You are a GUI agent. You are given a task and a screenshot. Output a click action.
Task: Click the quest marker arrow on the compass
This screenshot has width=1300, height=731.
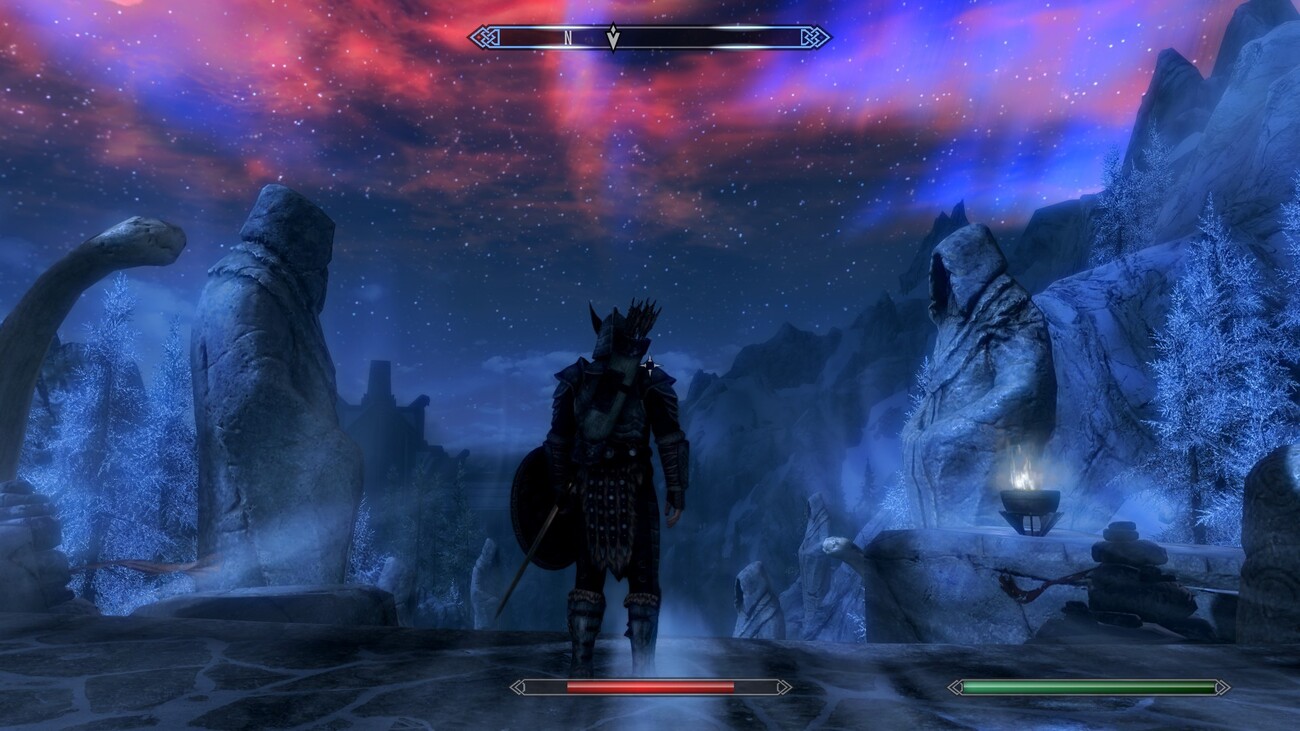coord(614,38)
